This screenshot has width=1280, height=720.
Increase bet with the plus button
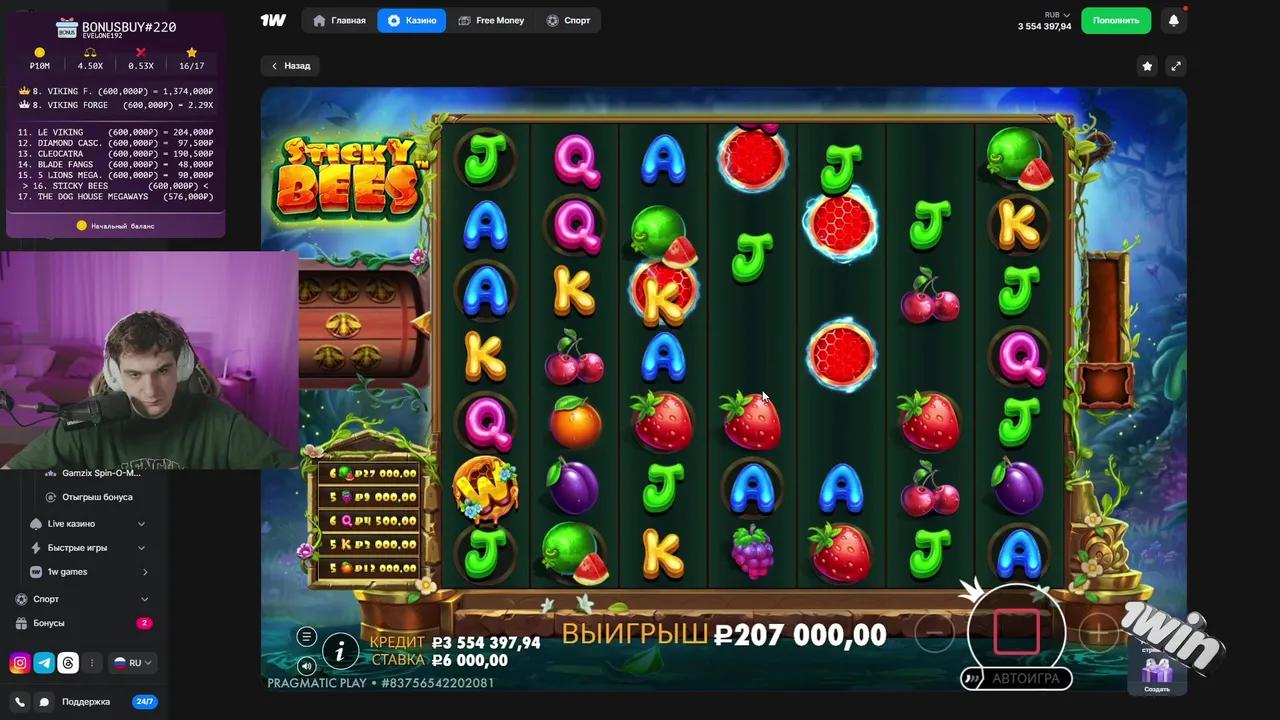(1098, 631)
